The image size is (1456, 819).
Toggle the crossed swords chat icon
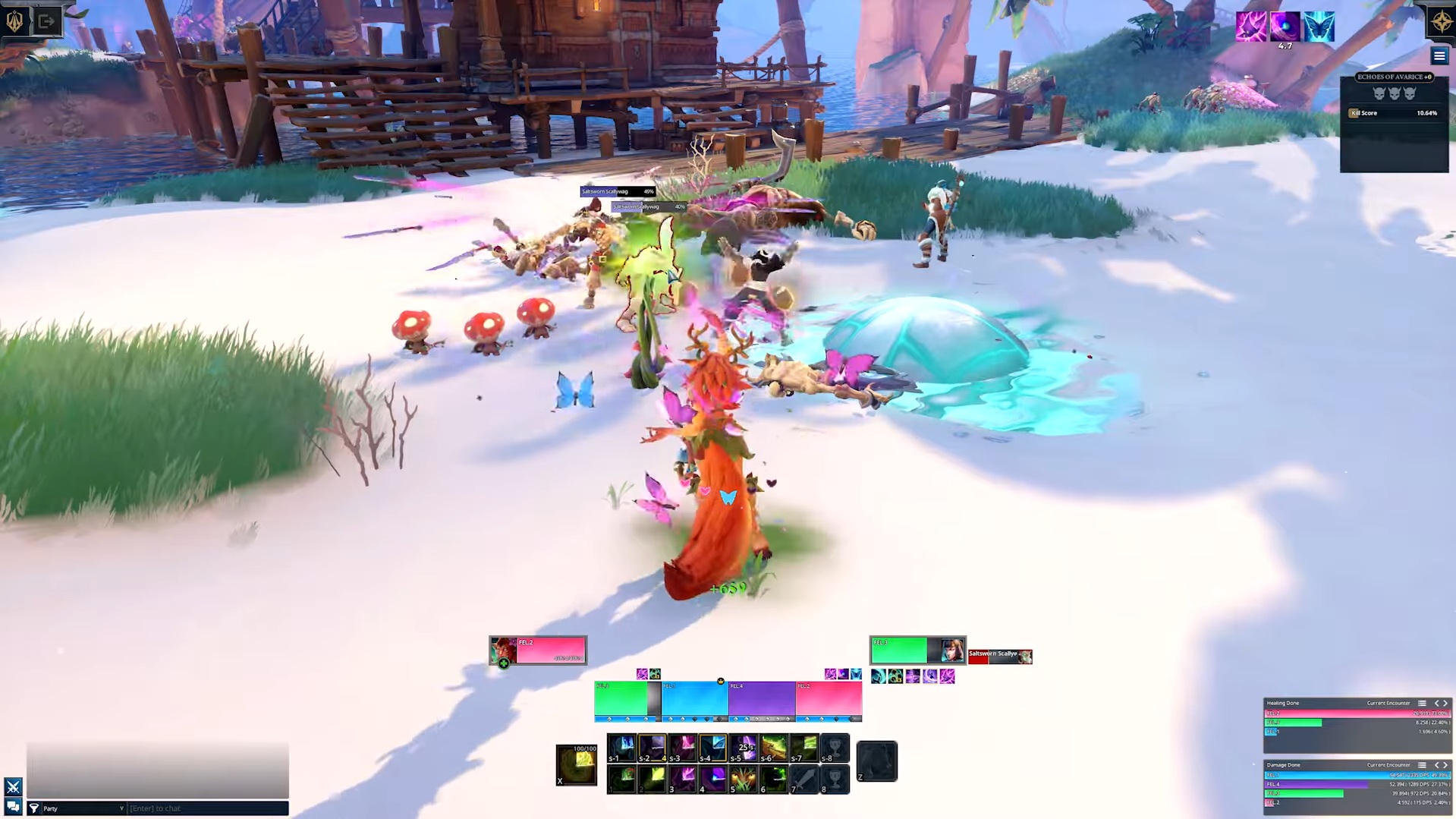(x=13, y=786)
